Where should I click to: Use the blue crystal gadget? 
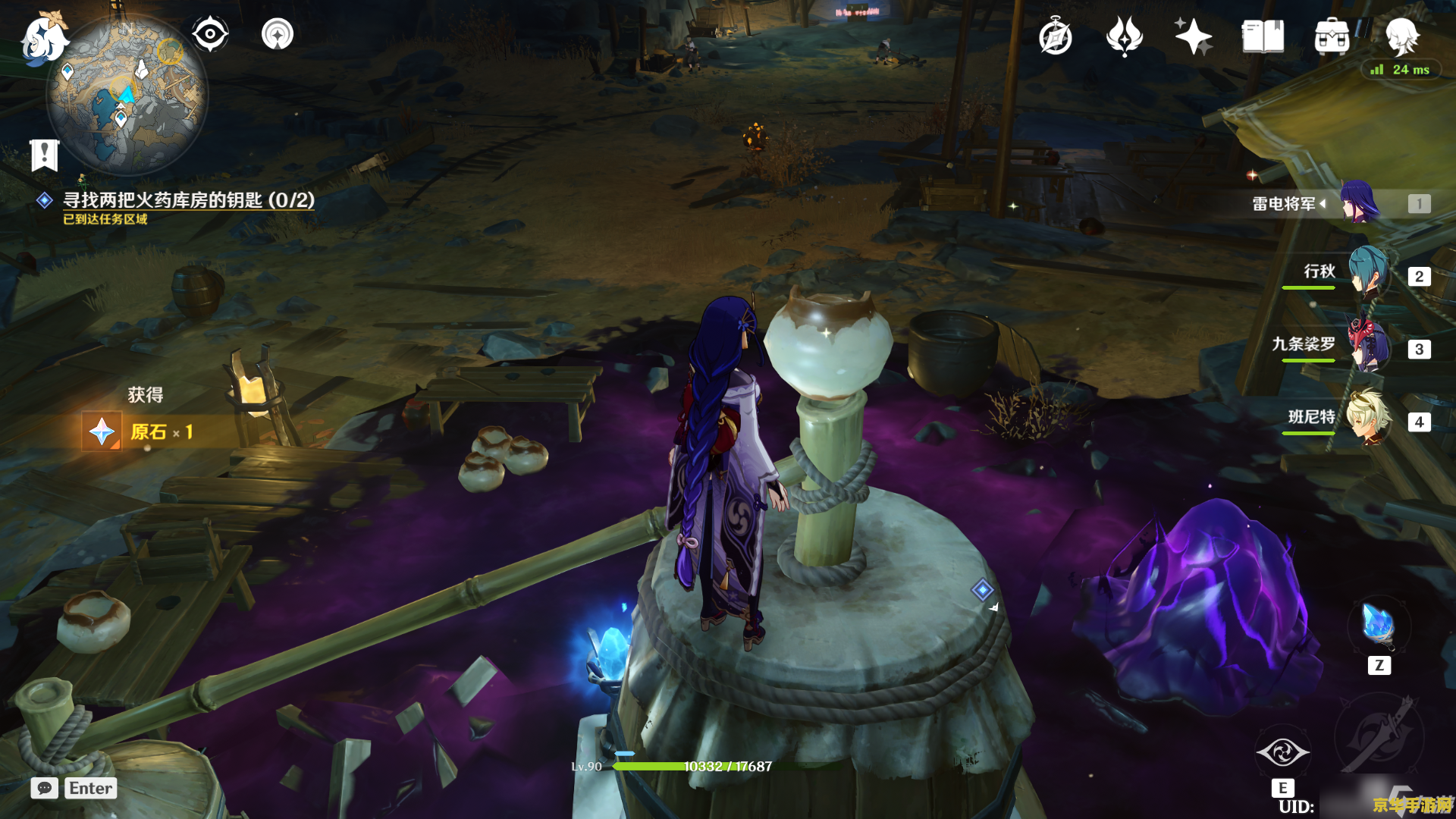point(1379,626)
